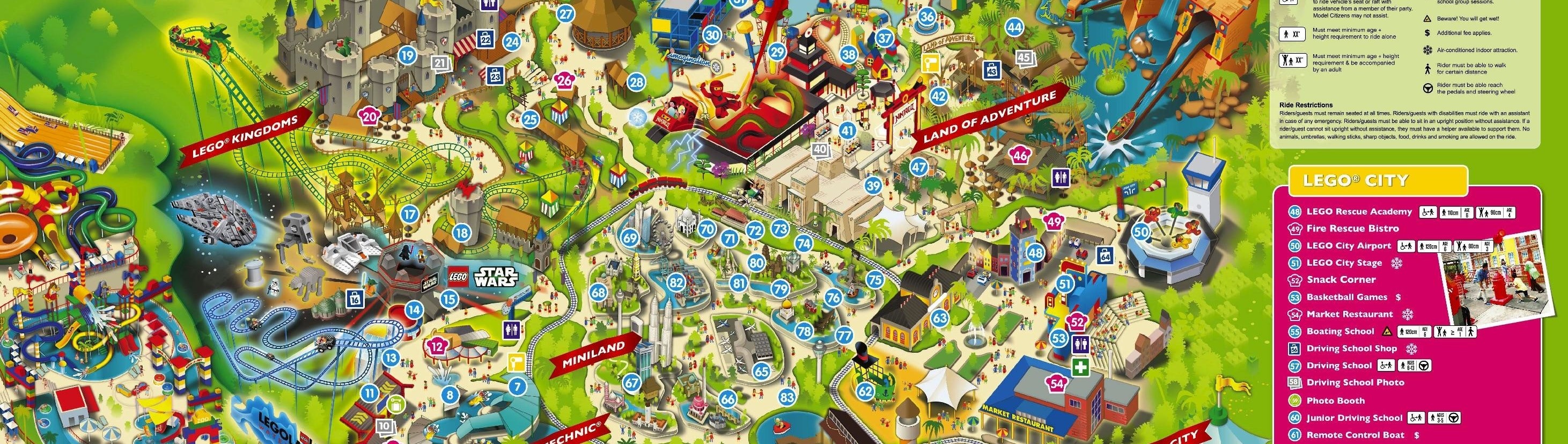Select the yellow LEGO CITY legend header
Viewport: 1568px width, 444px height.
click(x=1376, y=181)
